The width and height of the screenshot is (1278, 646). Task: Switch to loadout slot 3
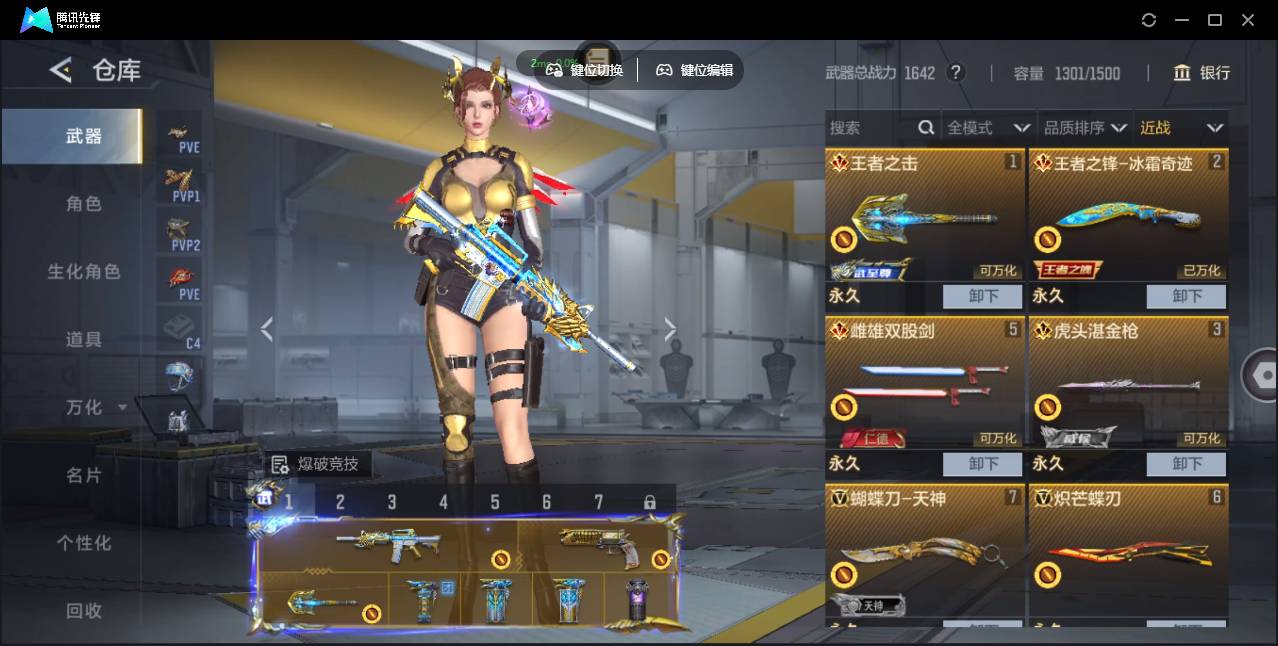point(392,502)
